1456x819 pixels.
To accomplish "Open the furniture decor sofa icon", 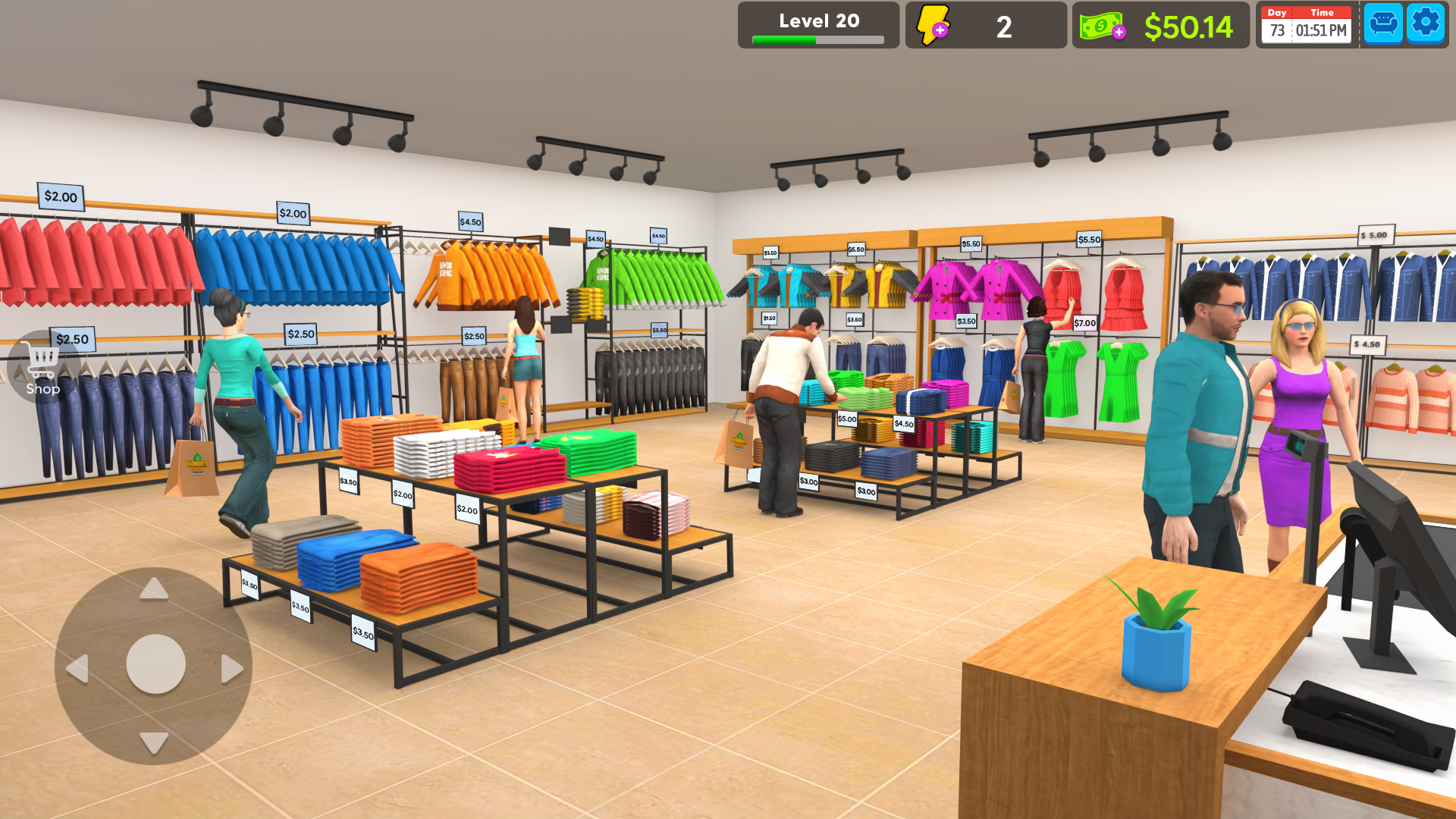I will point(1383,24).
